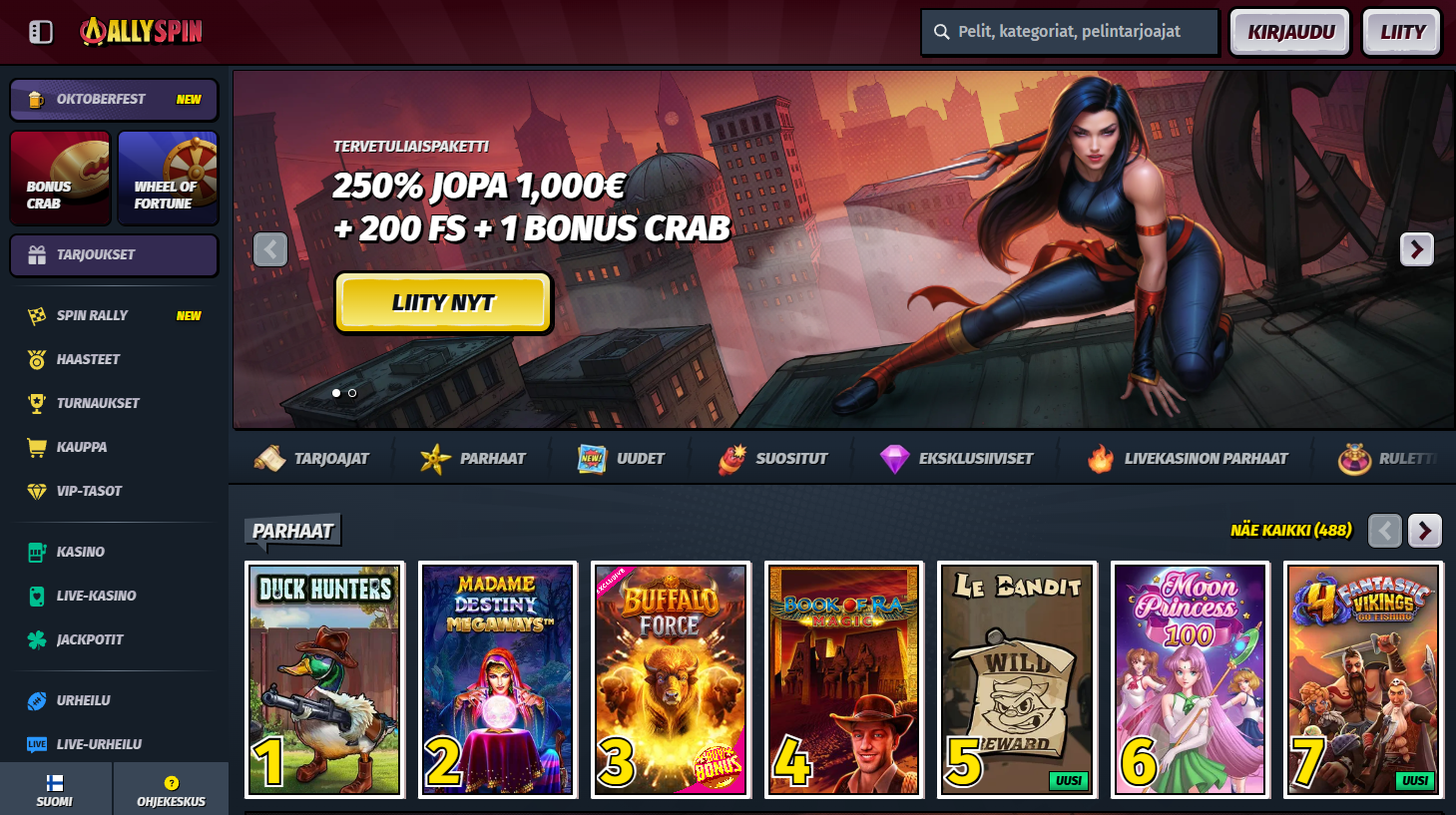Choose the Le Bandit game tile
The width and height of the screenshot is (1456, 815).
pyautogui.click(x=1017, y=679)
